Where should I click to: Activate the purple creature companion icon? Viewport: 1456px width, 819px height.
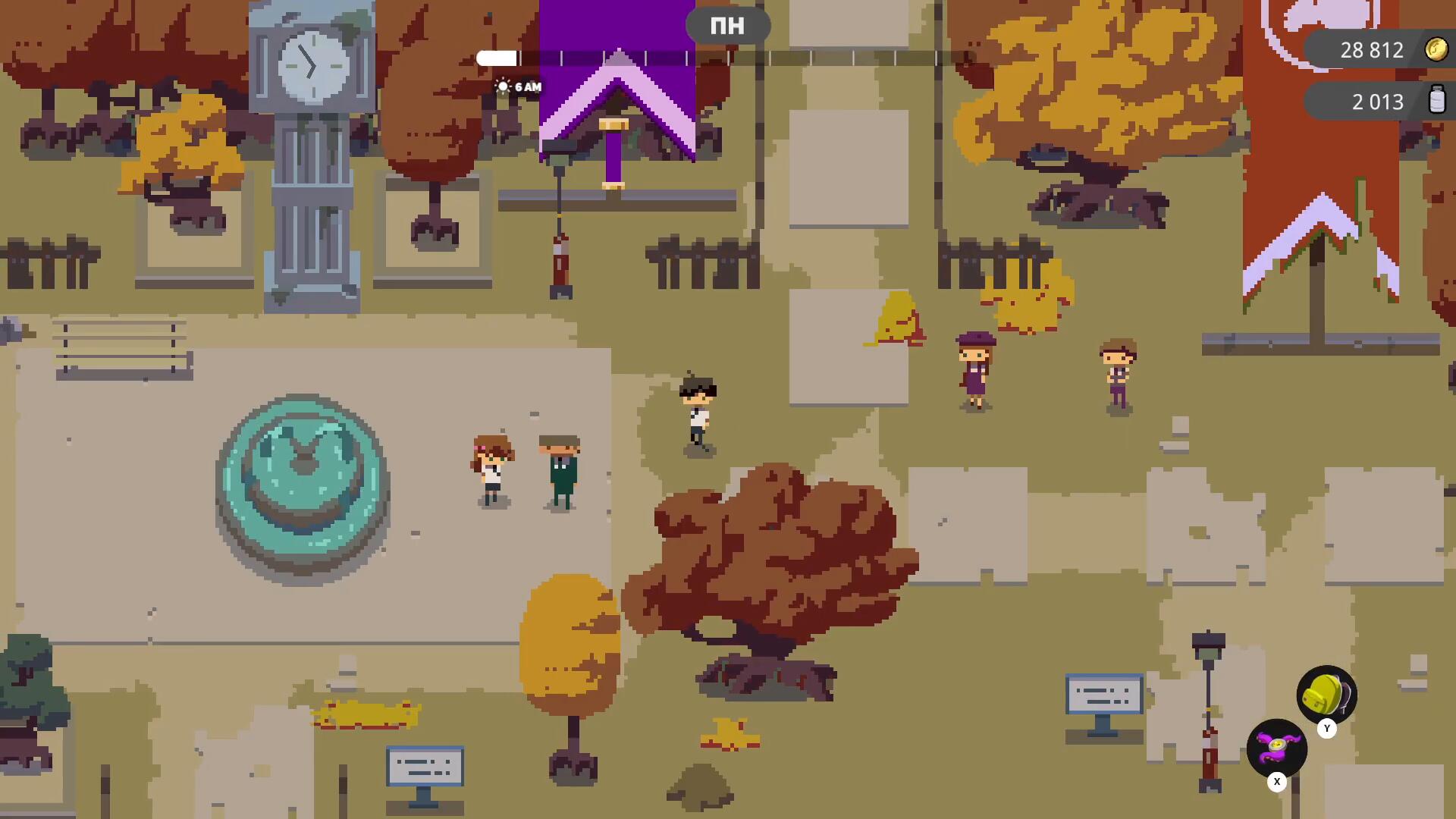[1277, 748]
